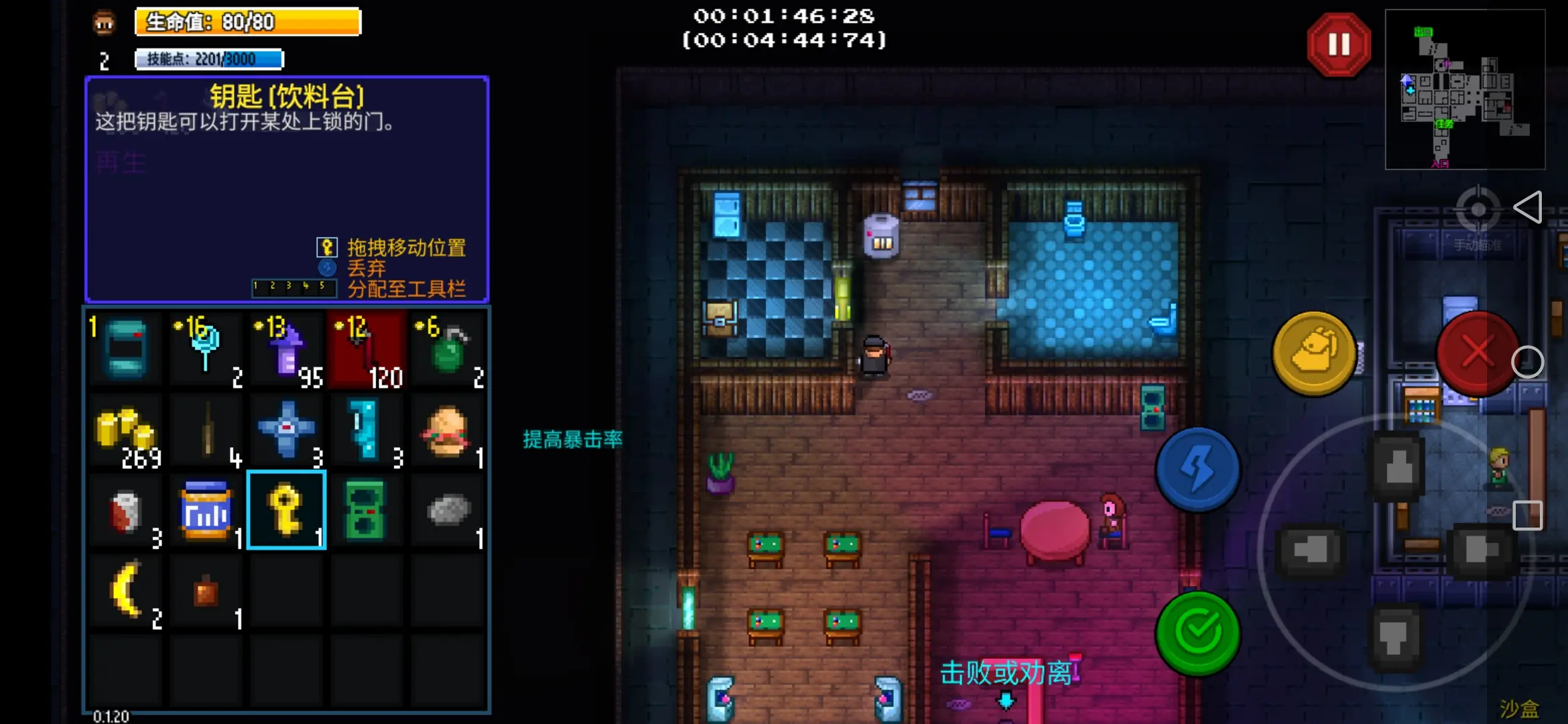The height and width of the screenshot is (724, 1568).
Task: Pause the game with the red button
Action: (1338, 45)
